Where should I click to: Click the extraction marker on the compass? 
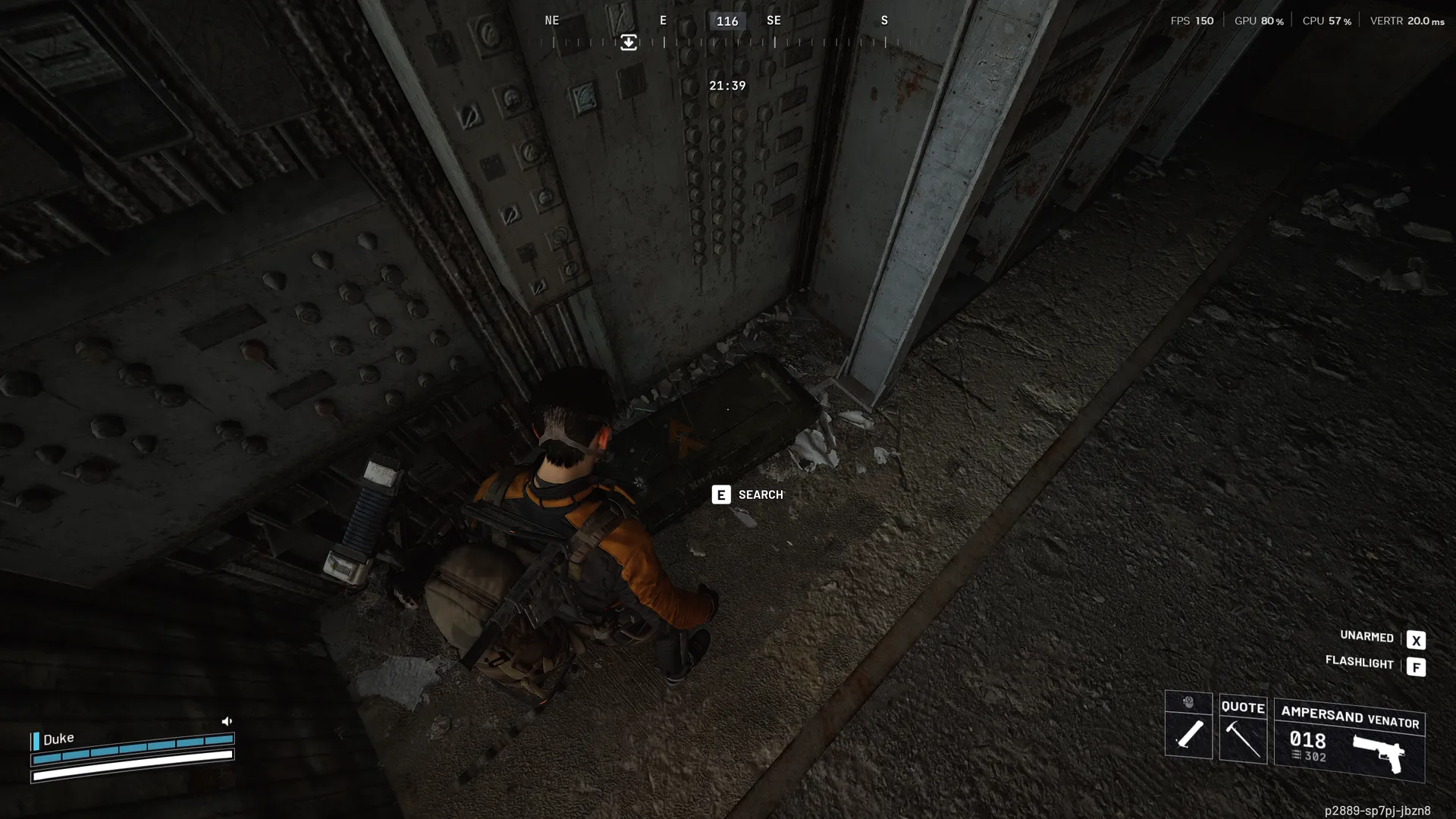coord(629,42)
